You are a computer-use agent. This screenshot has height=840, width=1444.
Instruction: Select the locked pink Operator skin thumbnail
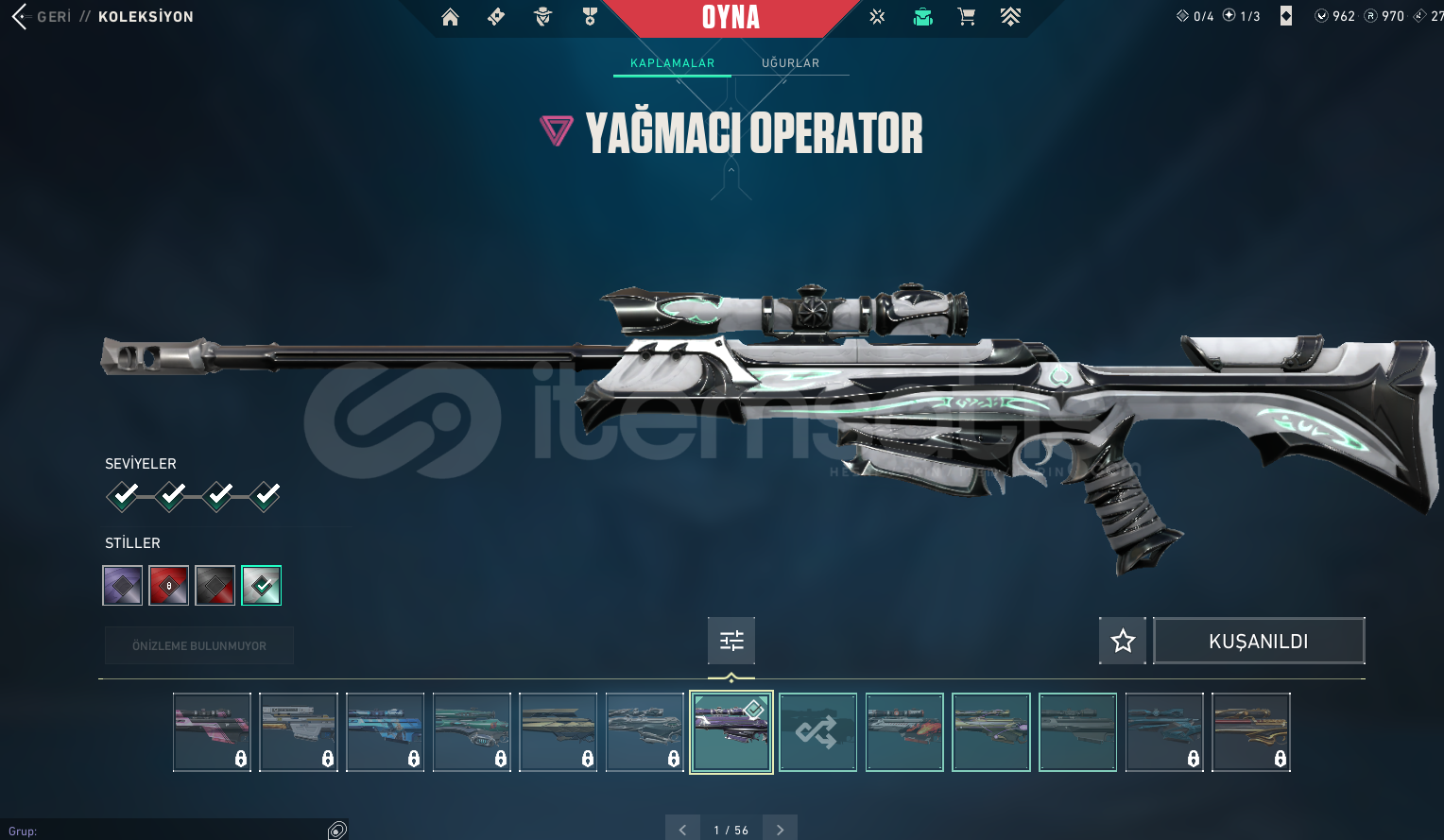tap(212, 732)
